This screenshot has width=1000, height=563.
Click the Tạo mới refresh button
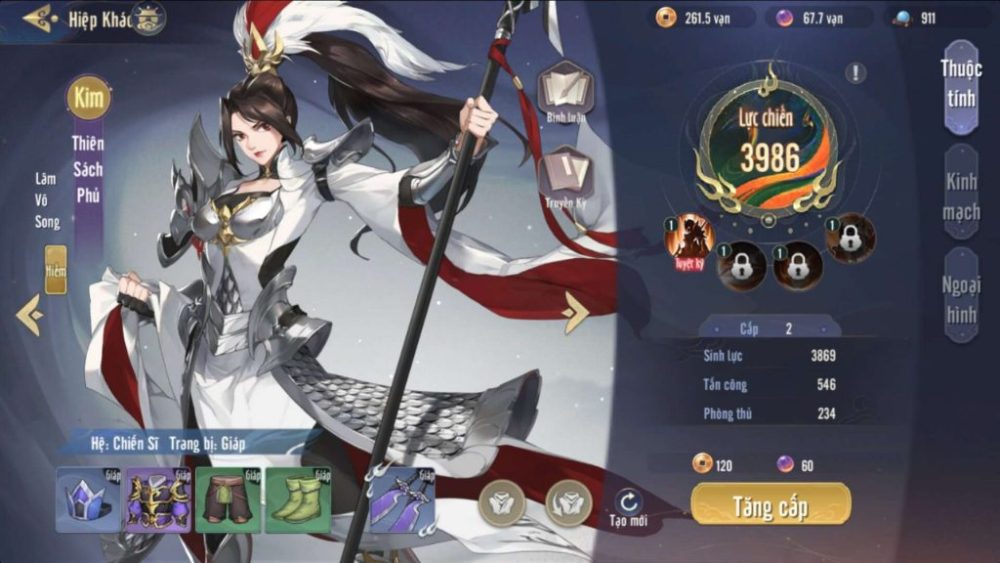[x=629, y=506]
